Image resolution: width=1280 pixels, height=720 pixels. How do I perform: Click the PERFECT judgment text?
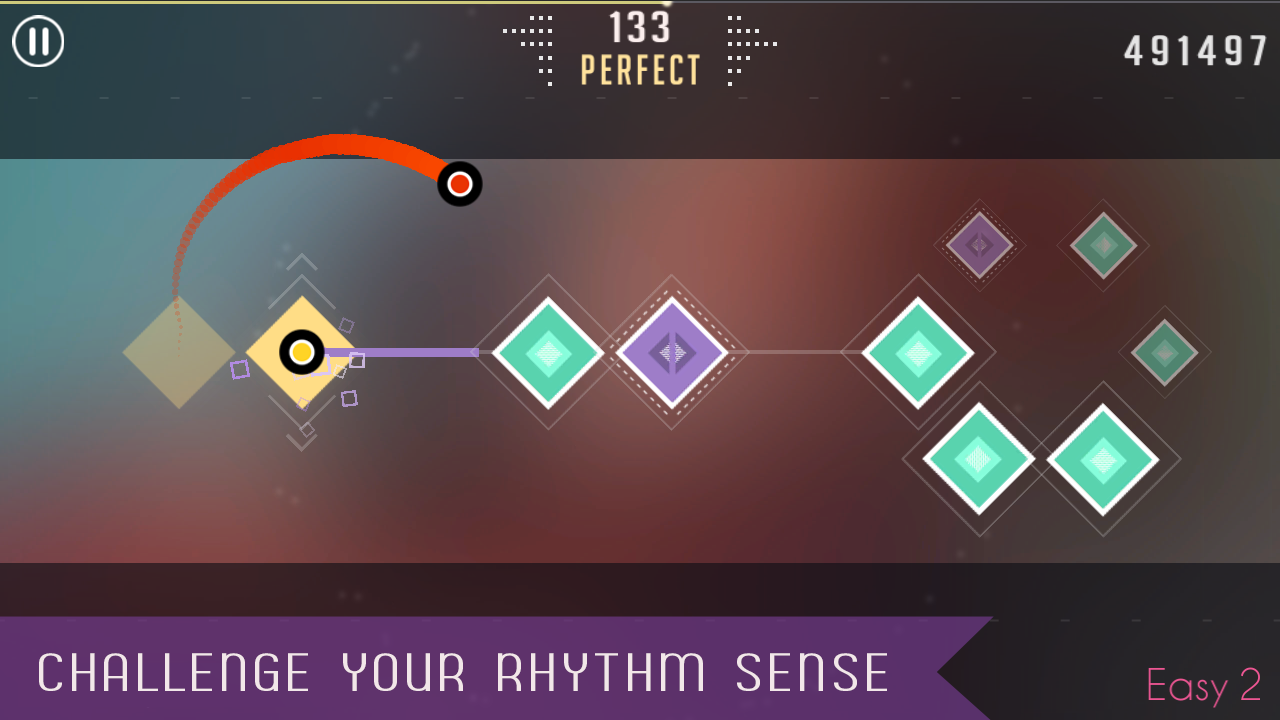[x=640, y=71]
